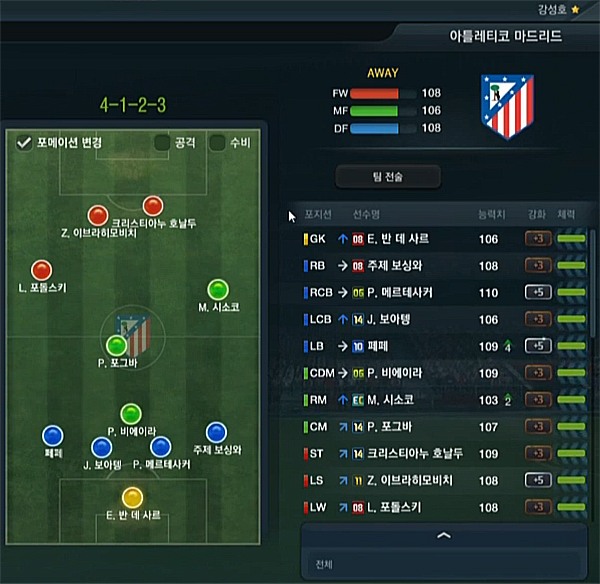600x584 pixels.
Task: Enable the 공격 attack checkbox
Action: click(x=162, y=143)
